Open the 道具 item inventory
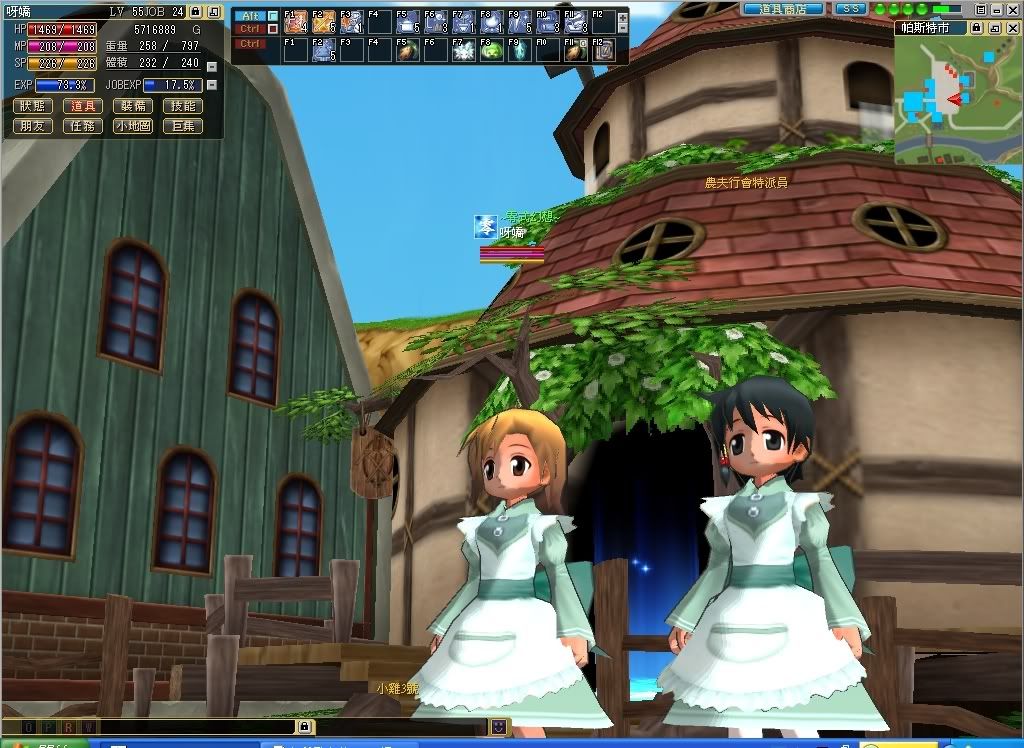The image size is (1024, 748). pyautogui.click(x=81, y=106)
